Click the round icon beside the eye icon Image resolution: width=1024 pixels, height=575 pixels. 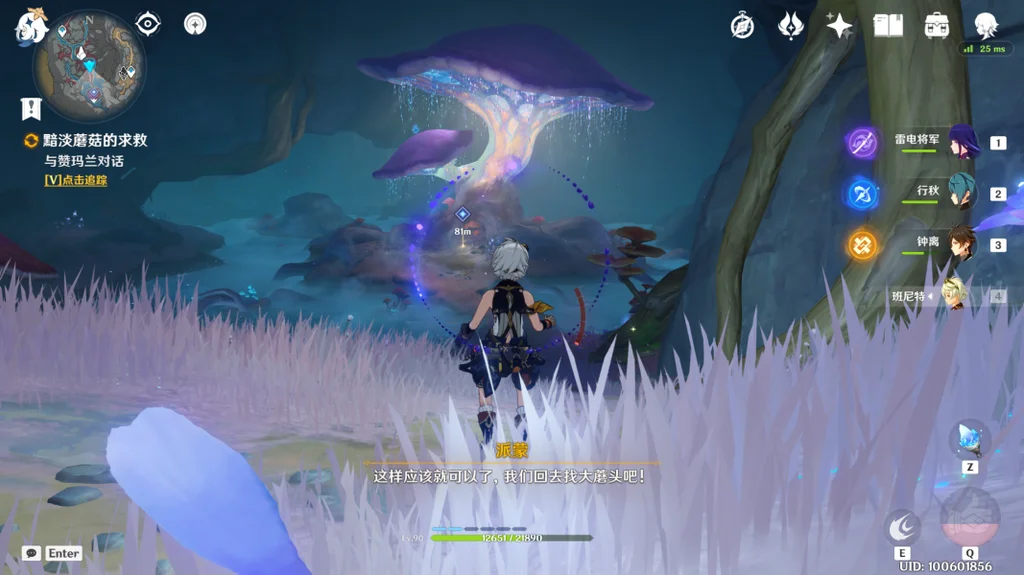[x=195, y=24]
